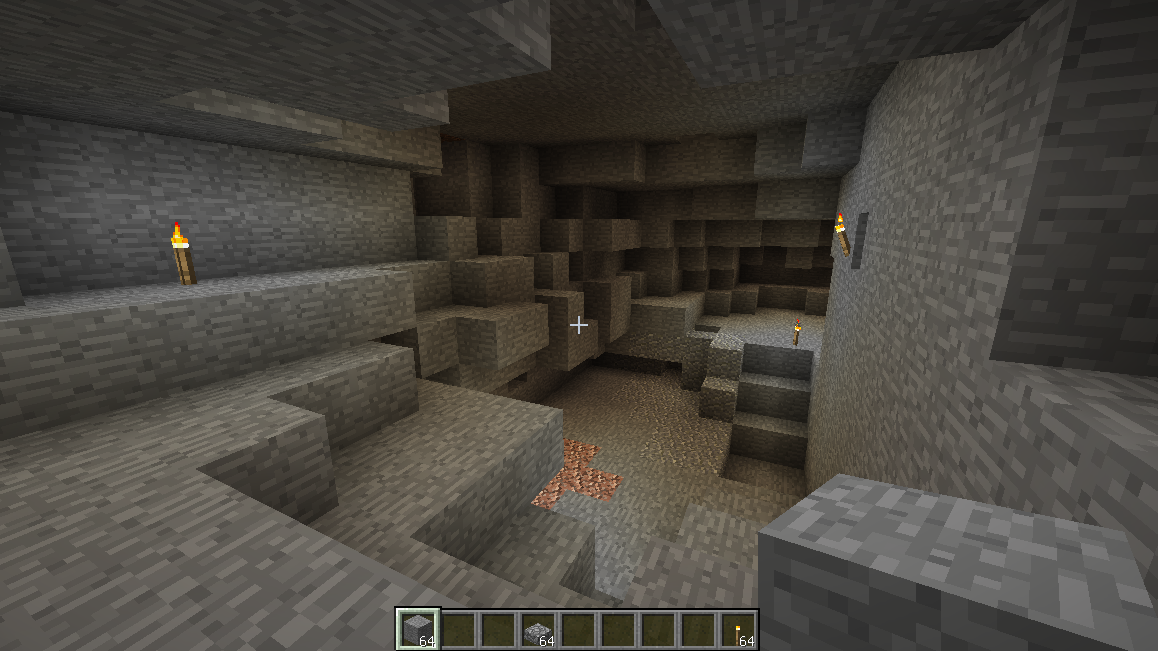The image size is (1158, 651).
Task: Select the stone block hotbar slot
Action: pos(418,629)
